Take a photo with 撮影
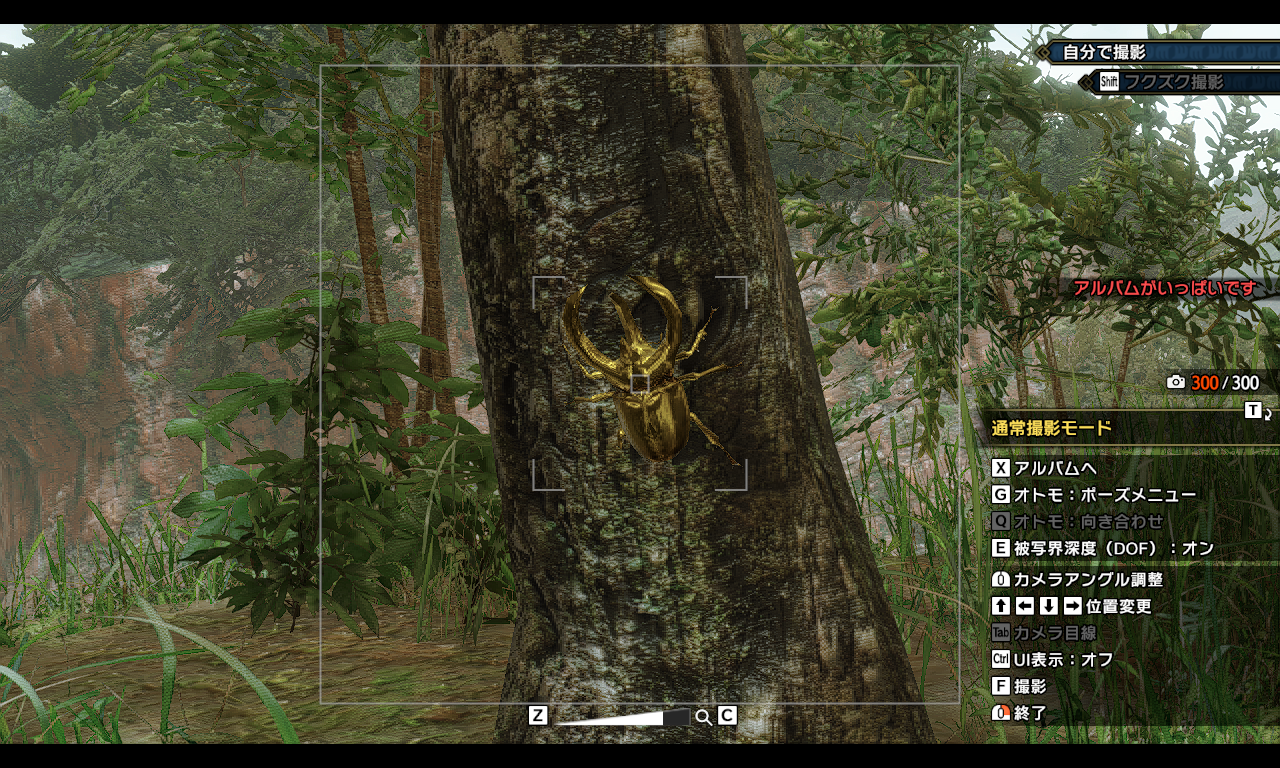1280x768 pixels. pyautogui.click(x=1030, y=686)
